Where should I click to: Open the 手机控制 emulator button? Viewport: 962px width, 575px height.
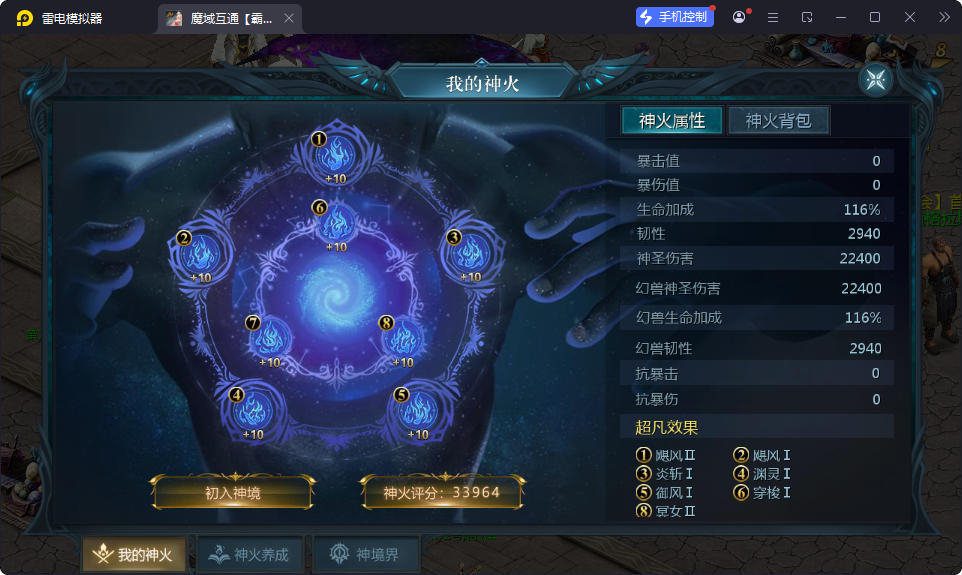[675, 17]
